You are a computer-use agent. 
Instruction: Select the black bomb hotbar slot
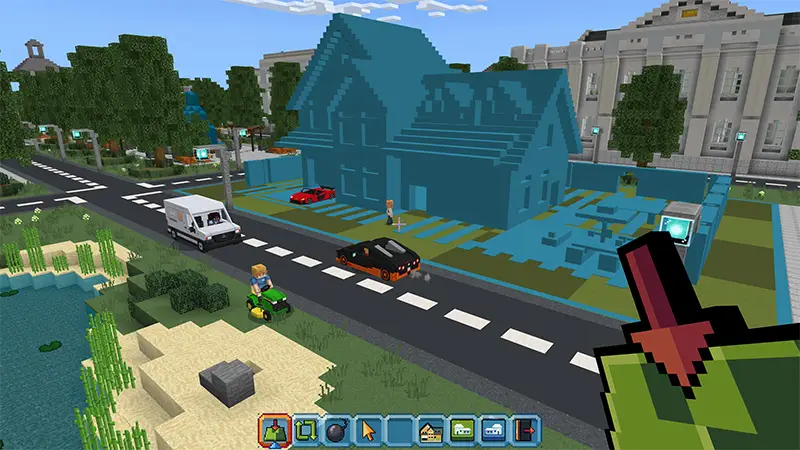(337, 431)
